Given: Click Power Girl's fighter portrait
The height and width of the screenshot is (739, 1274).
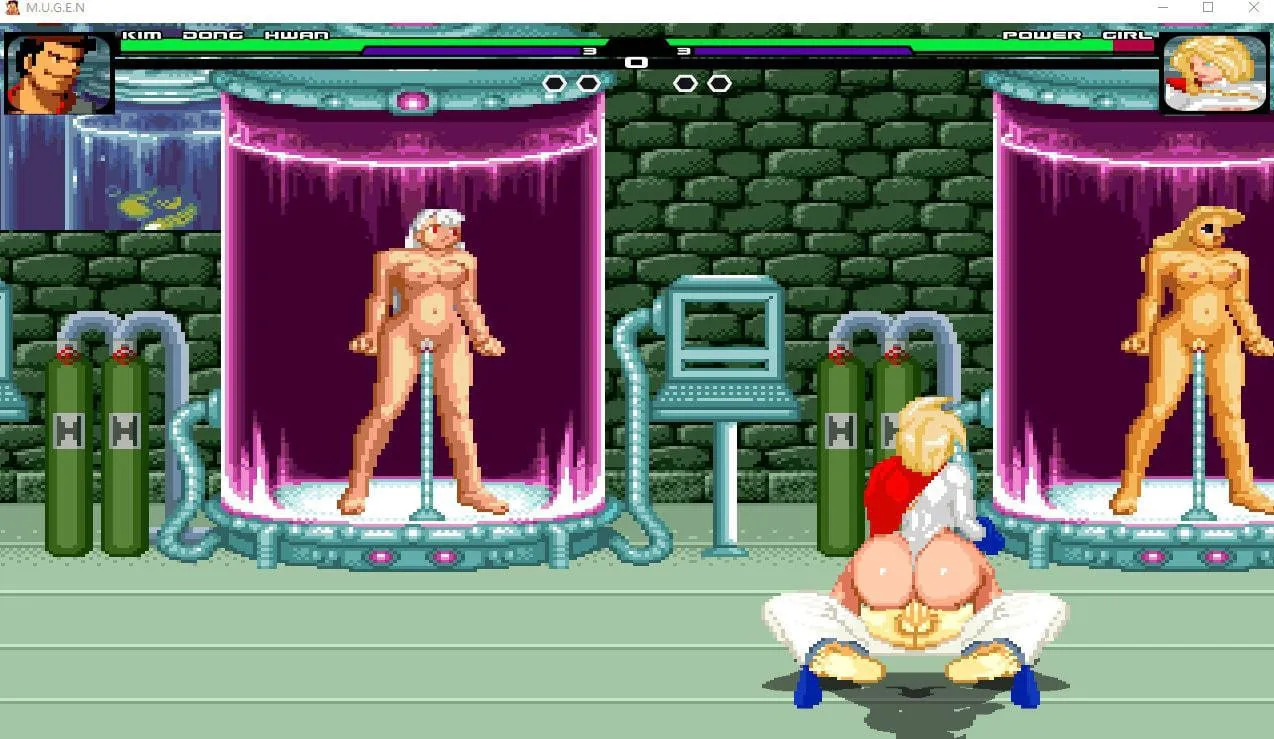Looking at the screenshot, I should (1214, 72).
